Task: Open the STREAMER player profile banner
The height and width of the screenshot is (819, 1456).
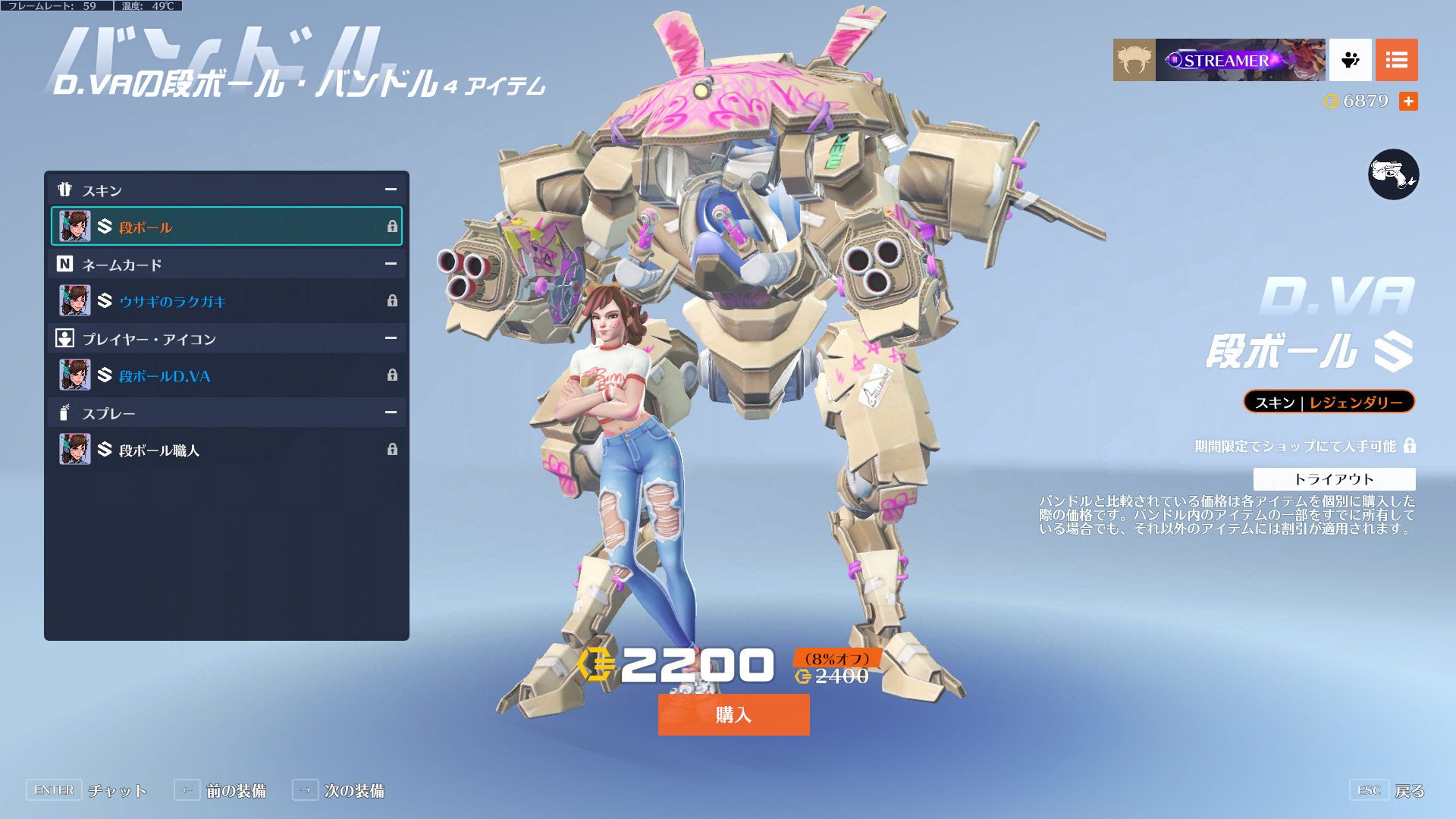Action: 1240,60
